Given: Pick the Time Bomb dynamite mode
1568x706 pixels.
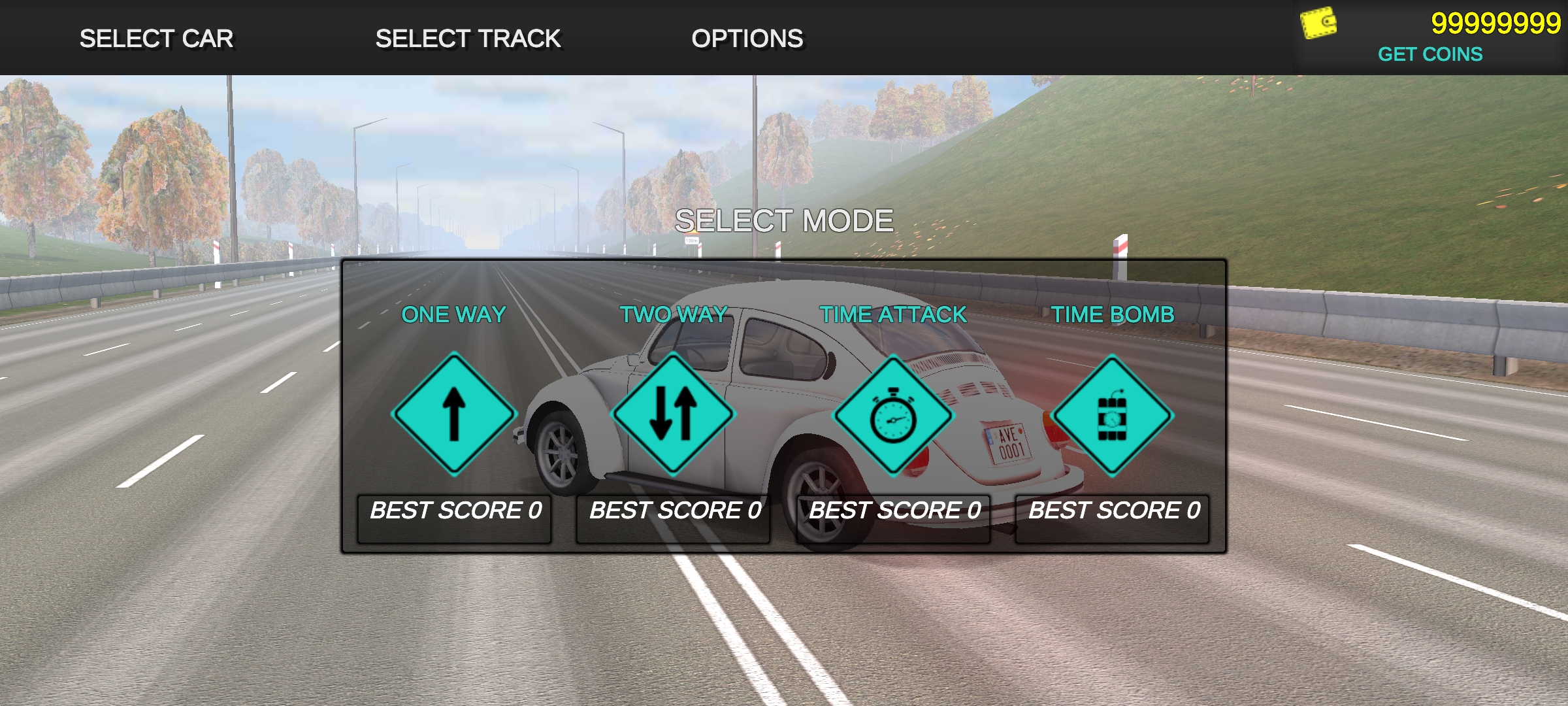Looking at the screenshot, I should [x=1113, y=416].
